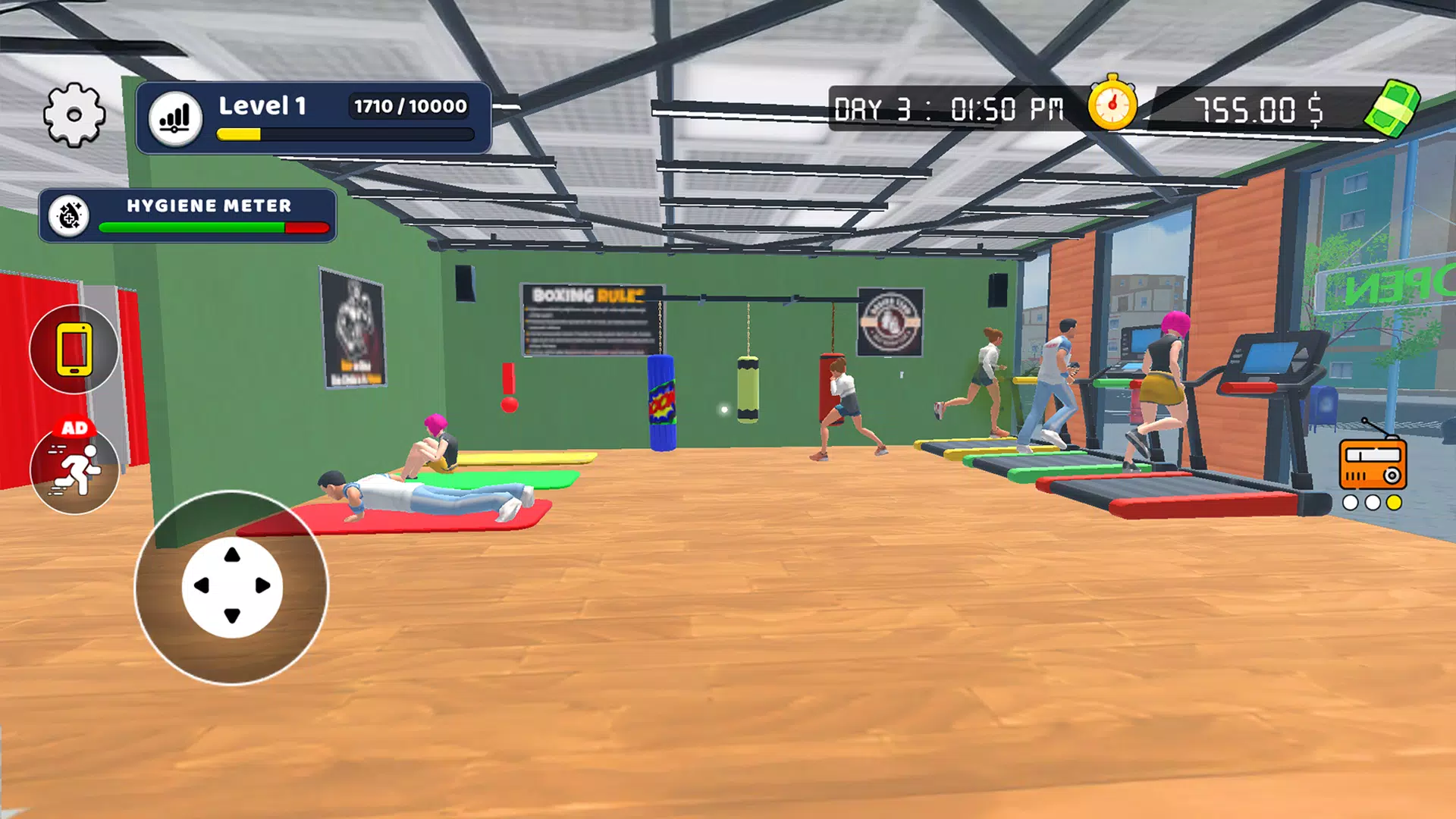Toggle the second white radio dot
The image size is (1456, 819).
tap(1371, 501)
